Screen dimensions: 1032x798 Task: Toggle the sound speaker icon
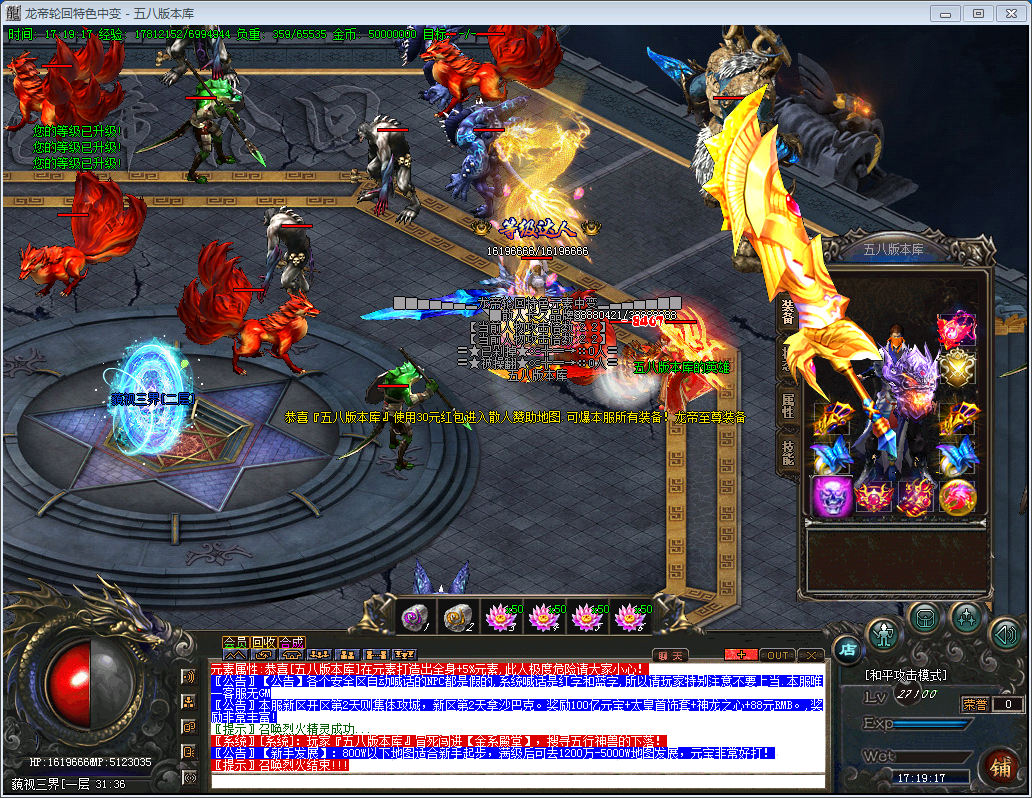[1004, 634]
